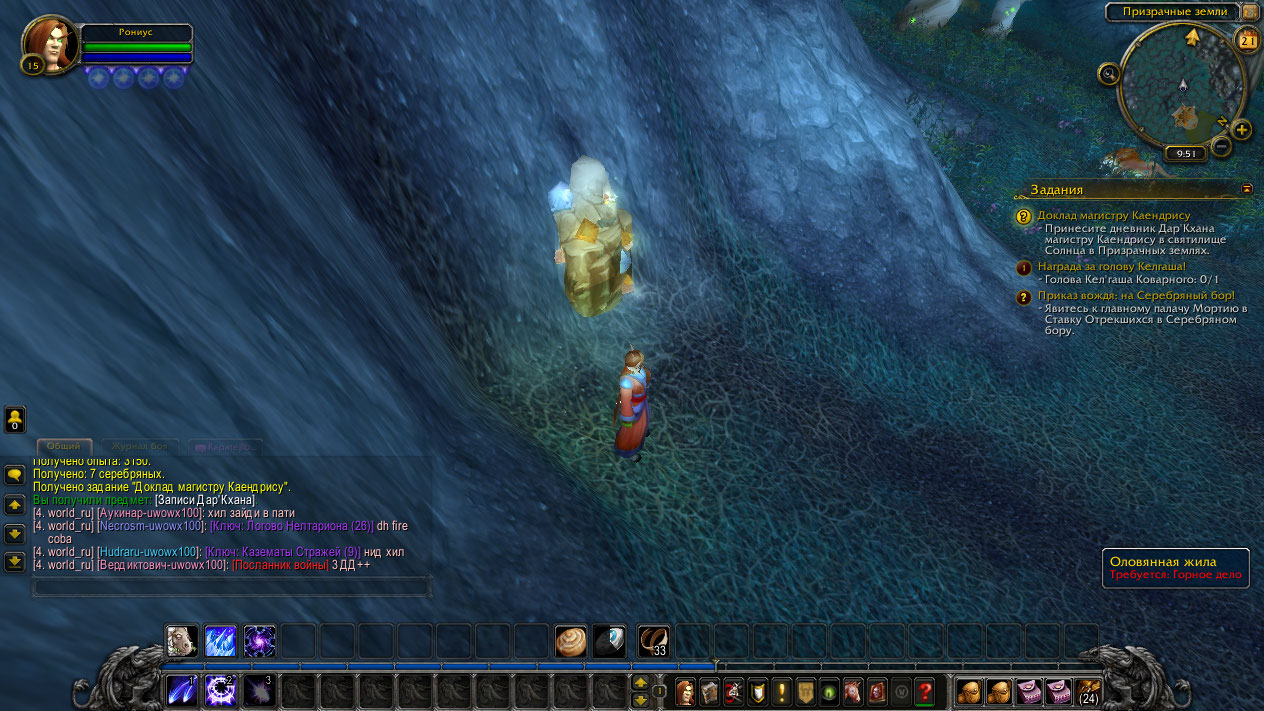Open the calendar button showing 21
The width and height of the screenshot is (1264, 711).
point(1248,40)
